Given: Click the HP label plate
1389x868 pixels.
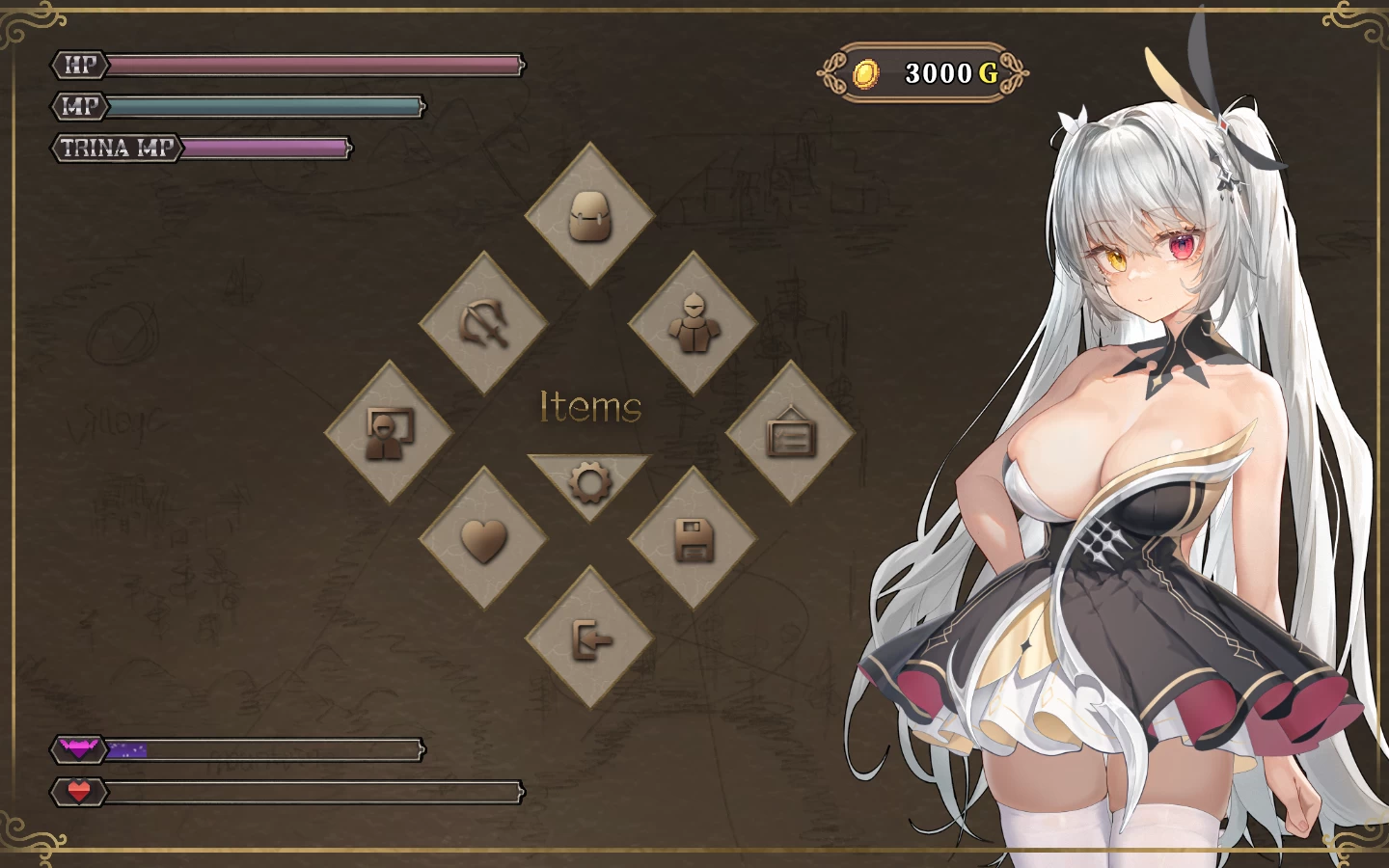Looking at the screenshot, I should pyautogui.click(x=80, y=67).
